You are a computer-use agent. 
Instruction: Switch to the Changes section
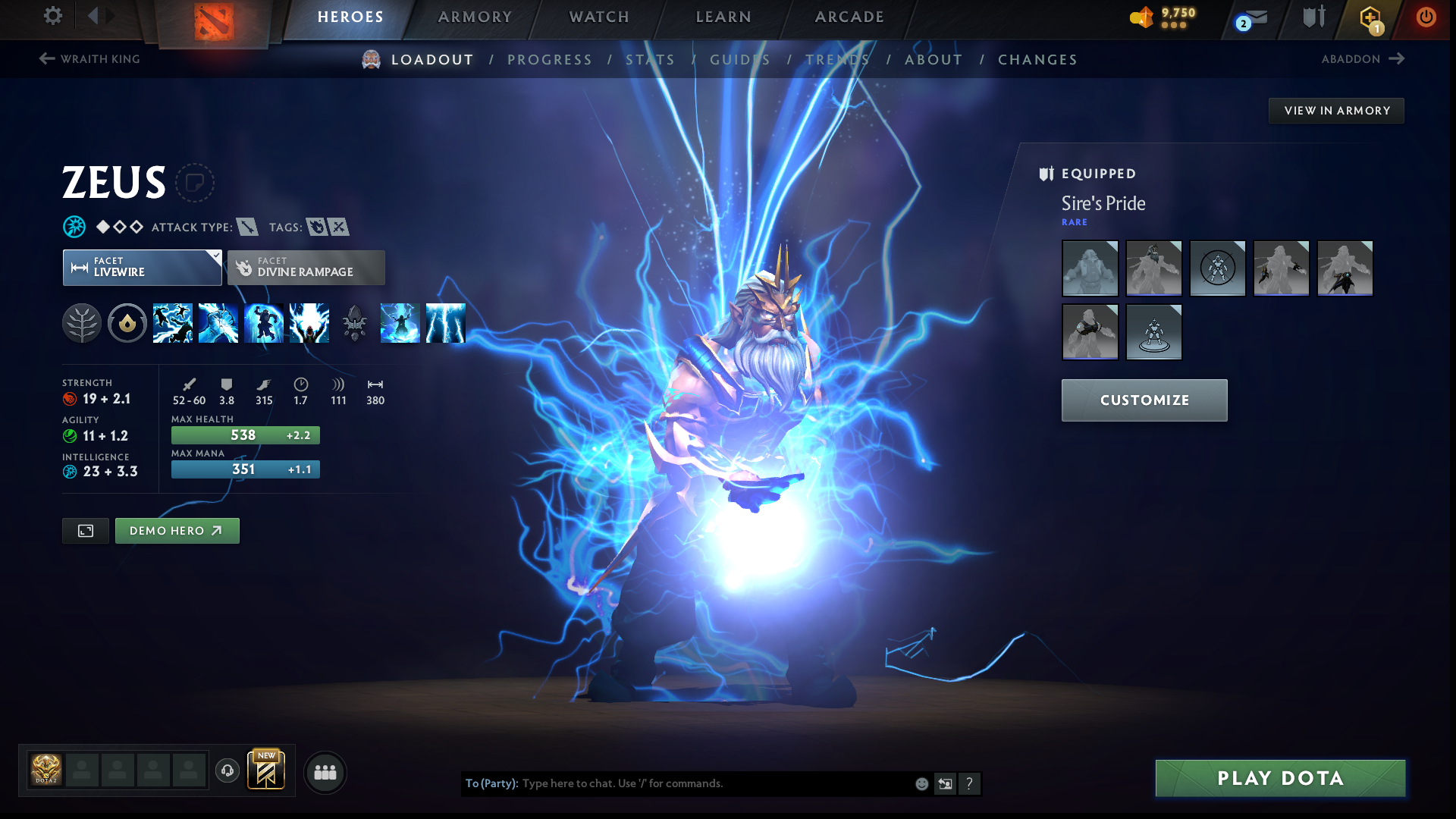click(1037, 60)
